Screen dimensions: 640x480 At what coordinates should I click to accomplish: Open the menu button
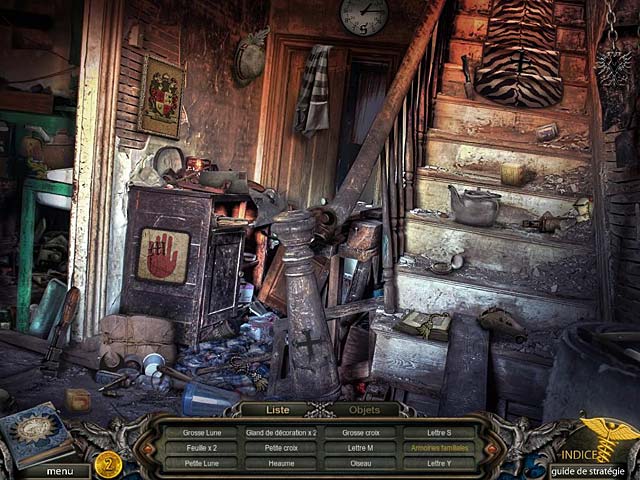(59, 471)
